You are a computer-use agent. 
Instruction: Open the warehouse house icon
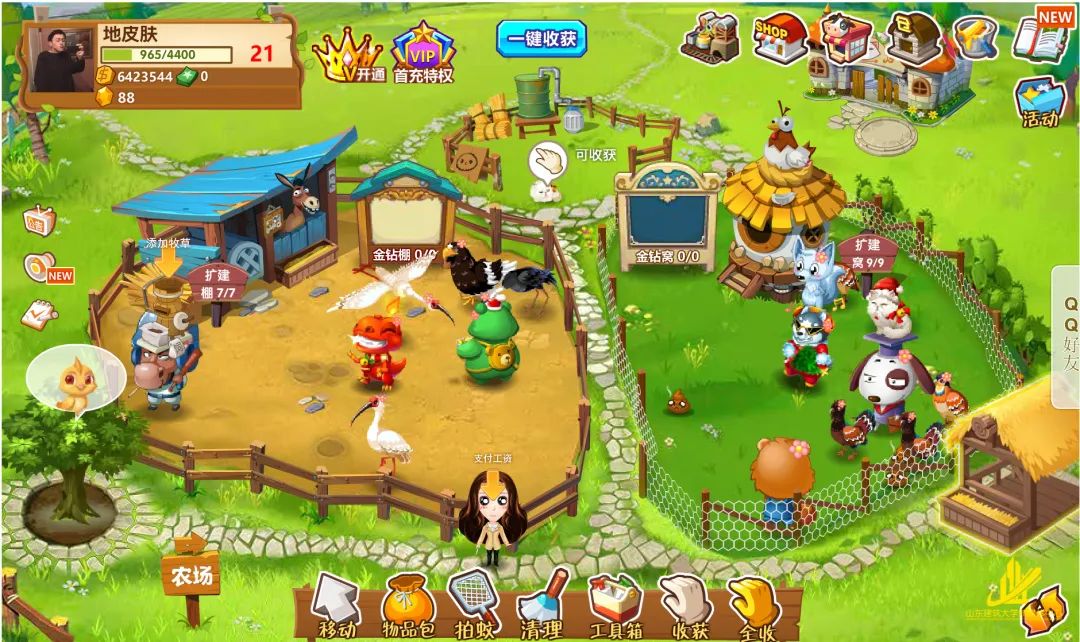point(911,38)
